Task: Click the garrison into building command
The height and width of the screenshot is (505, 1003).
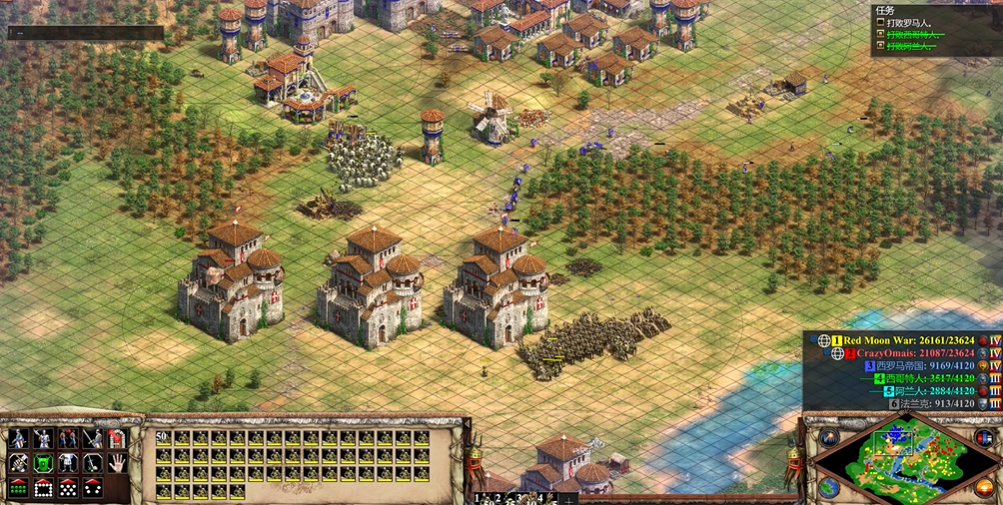Action: (116, 439)
